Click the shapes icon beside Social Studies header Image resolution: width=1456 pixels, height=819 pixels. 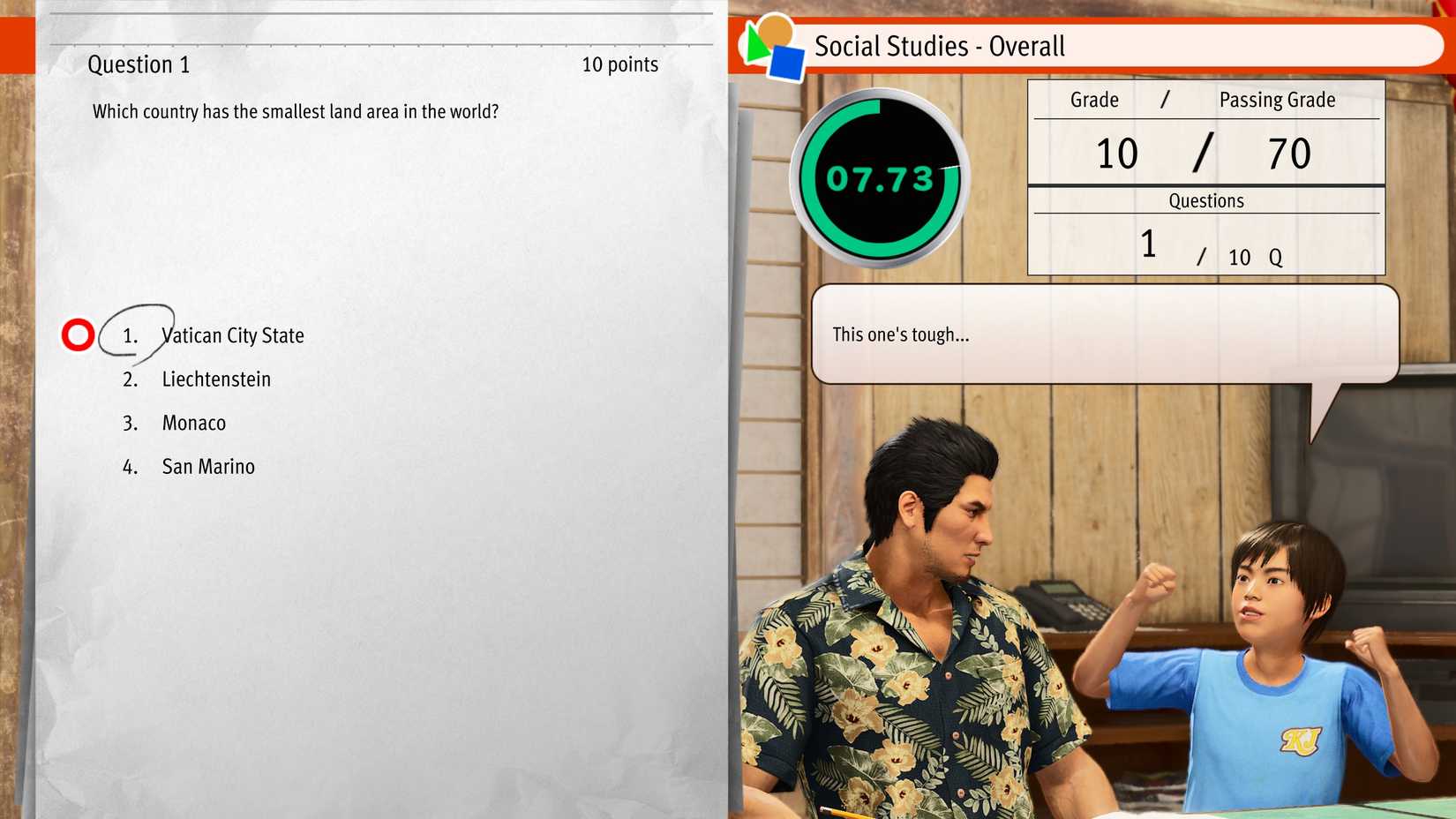tap(771, 46)
